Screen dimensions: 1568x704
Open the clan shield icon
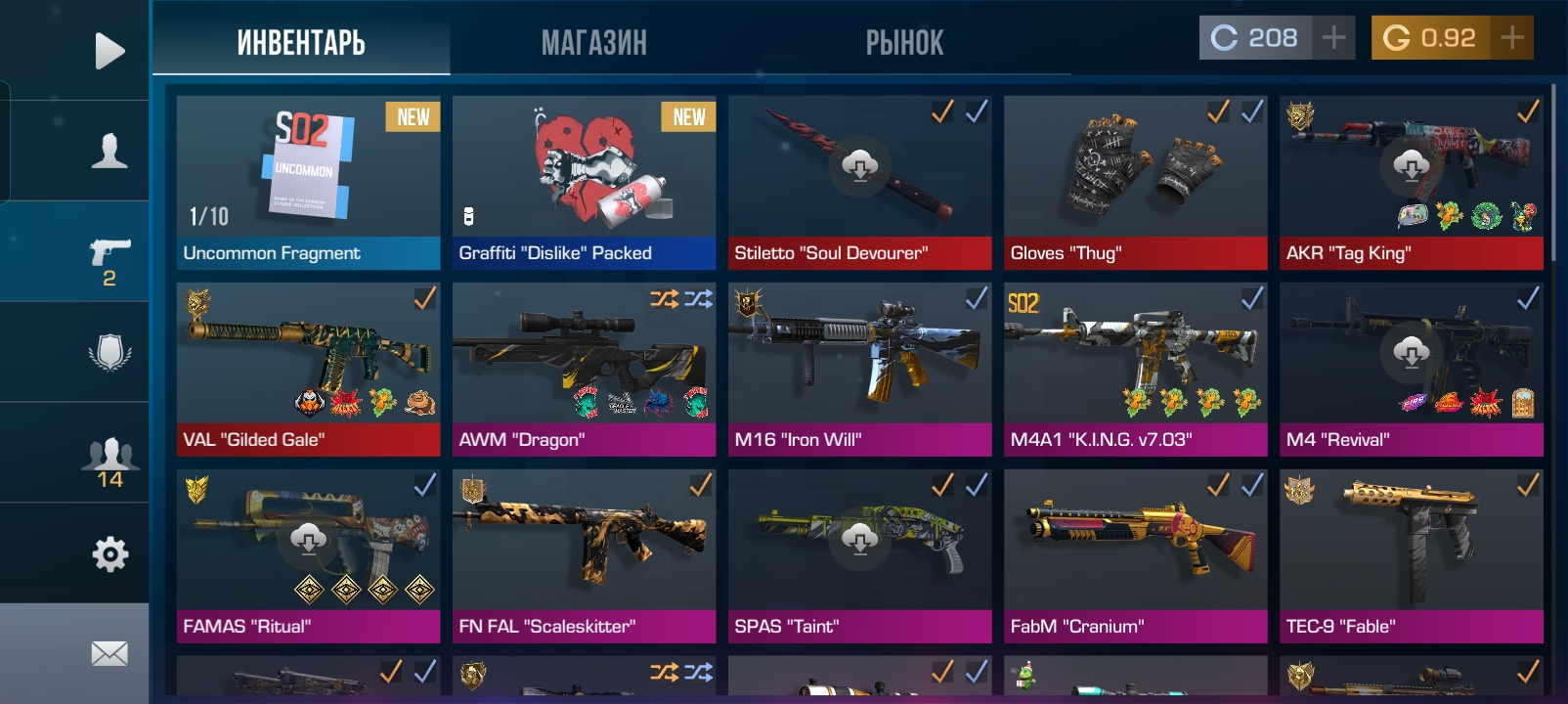pyautogui.click(x=109, y=352)
